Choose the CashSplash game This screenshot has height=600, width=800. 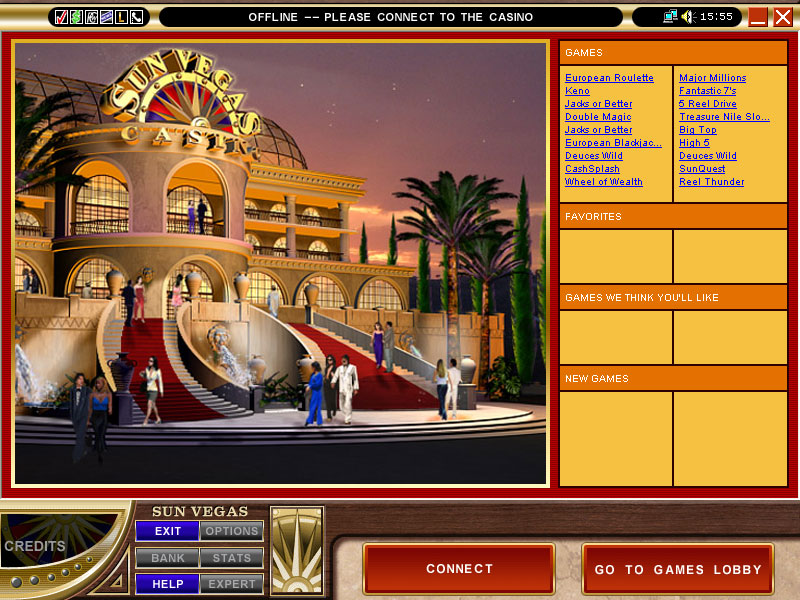pyautogui.click(x=592, y=169)
